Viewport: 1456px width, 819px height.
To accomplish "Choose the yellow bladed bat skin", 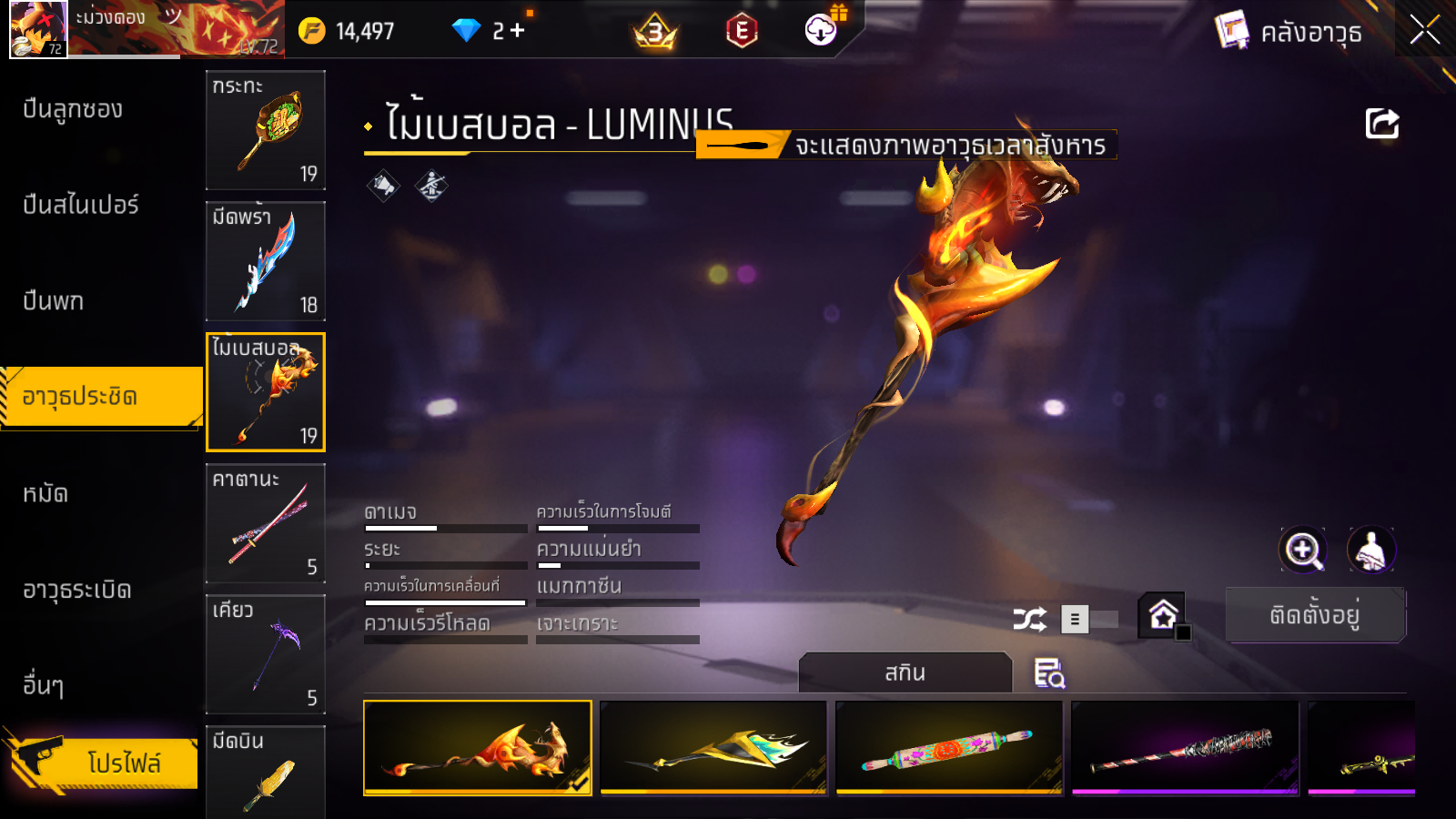I will (x=713, y=748).
